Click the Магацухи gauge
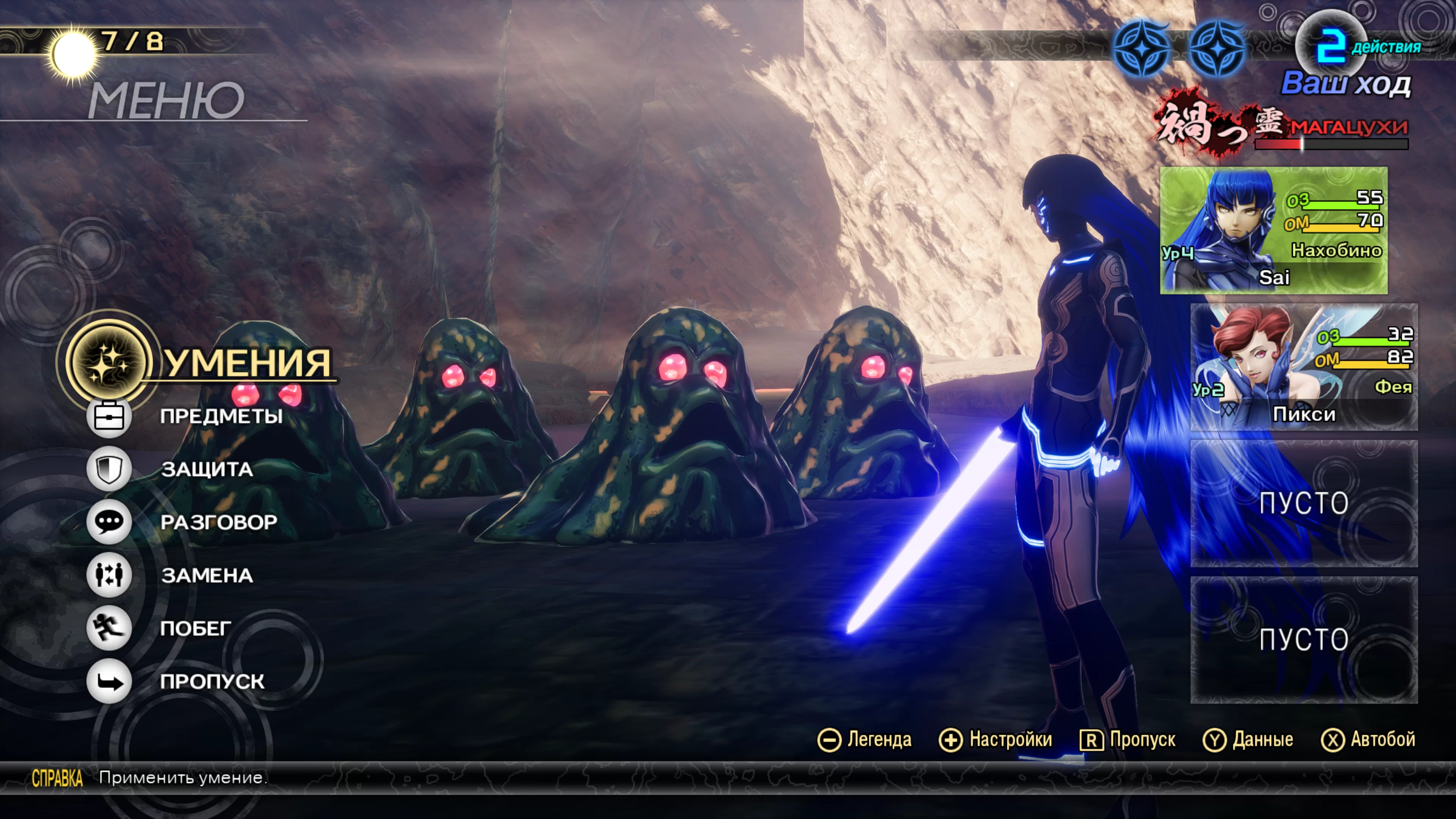Viewport: 1456px width, 819px height. 1331,144
